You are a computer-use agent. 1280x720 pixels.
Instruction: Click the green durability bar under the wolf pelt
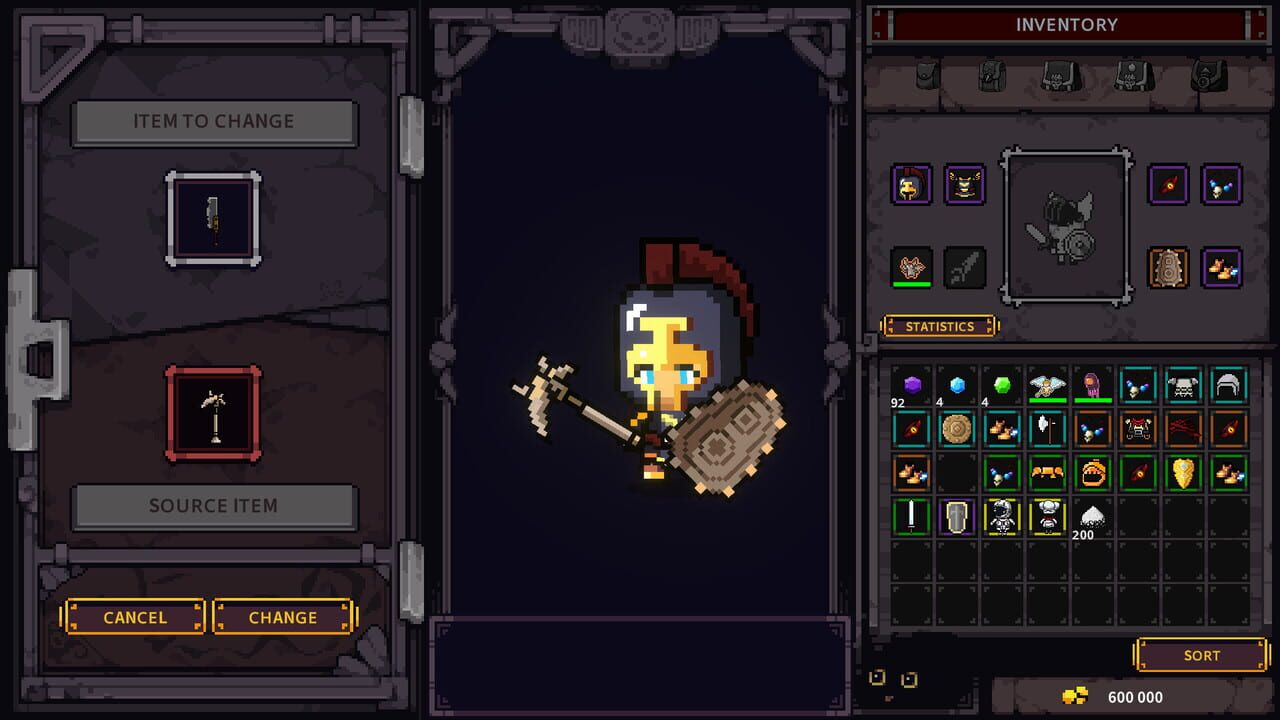click(x=911, y=284)
